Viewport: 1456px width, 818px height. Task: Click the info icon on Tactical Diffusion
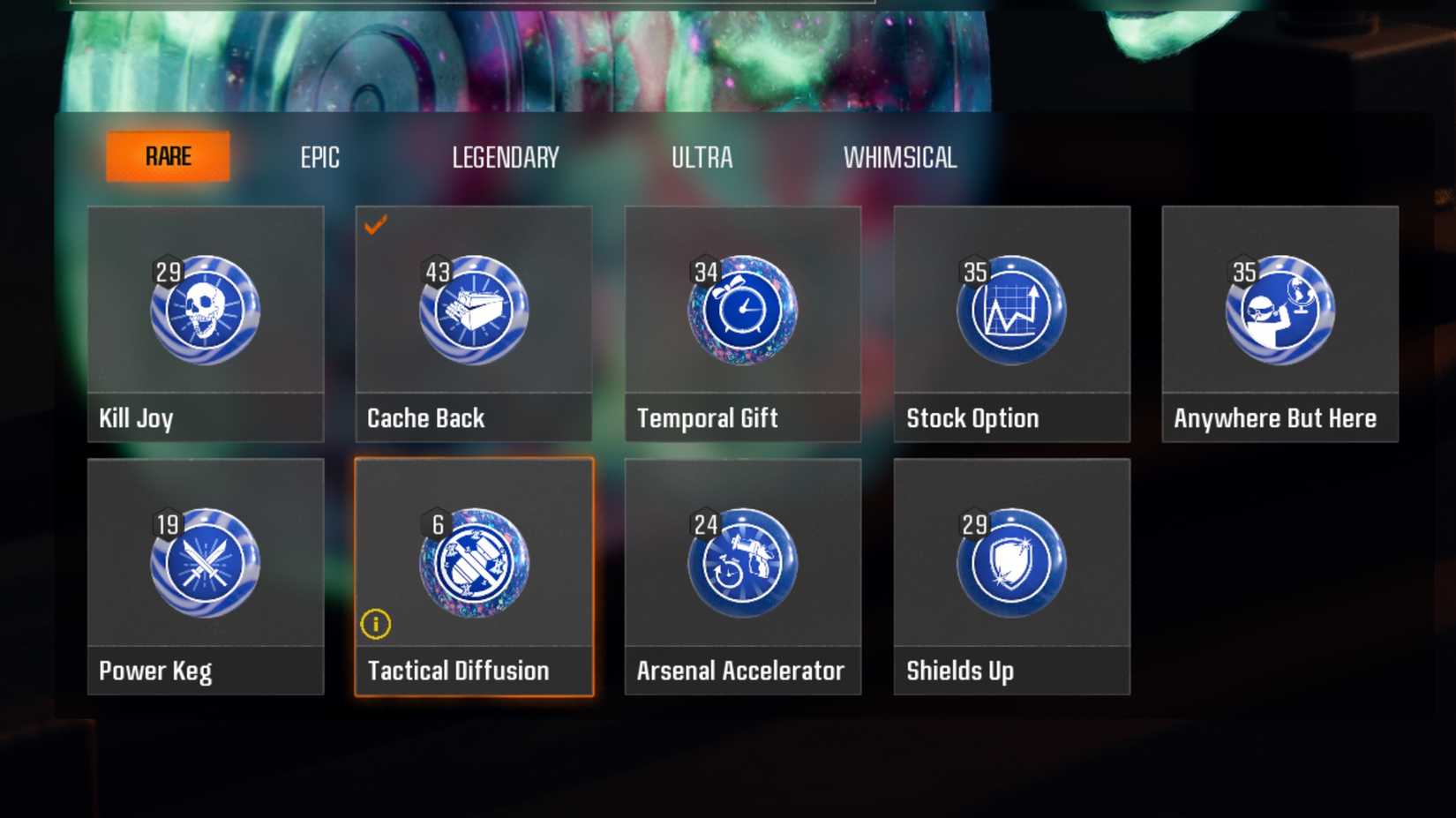pos(378,624)
